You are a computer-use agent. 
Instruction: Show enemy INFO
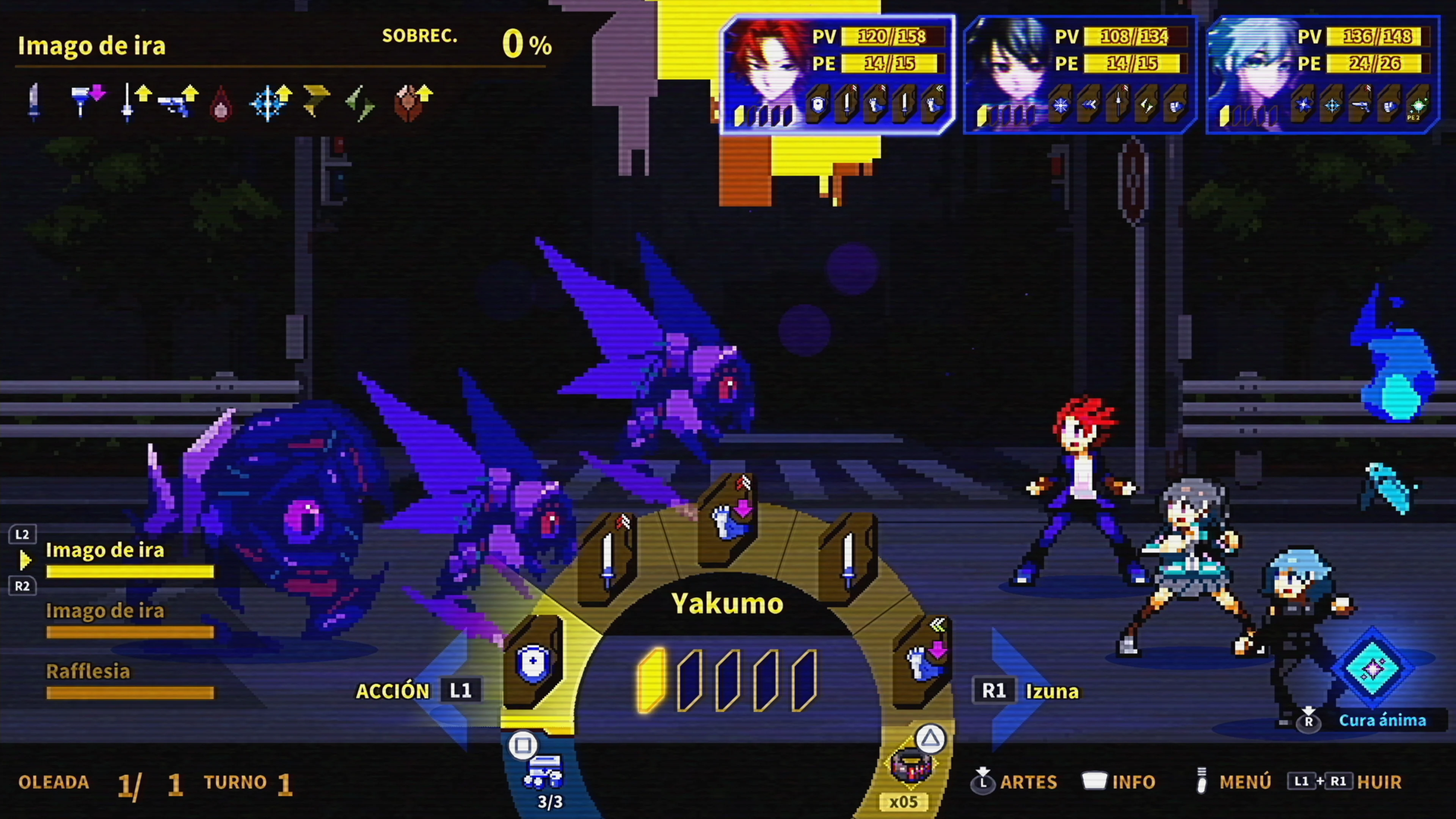click(x=1133, y=782)
